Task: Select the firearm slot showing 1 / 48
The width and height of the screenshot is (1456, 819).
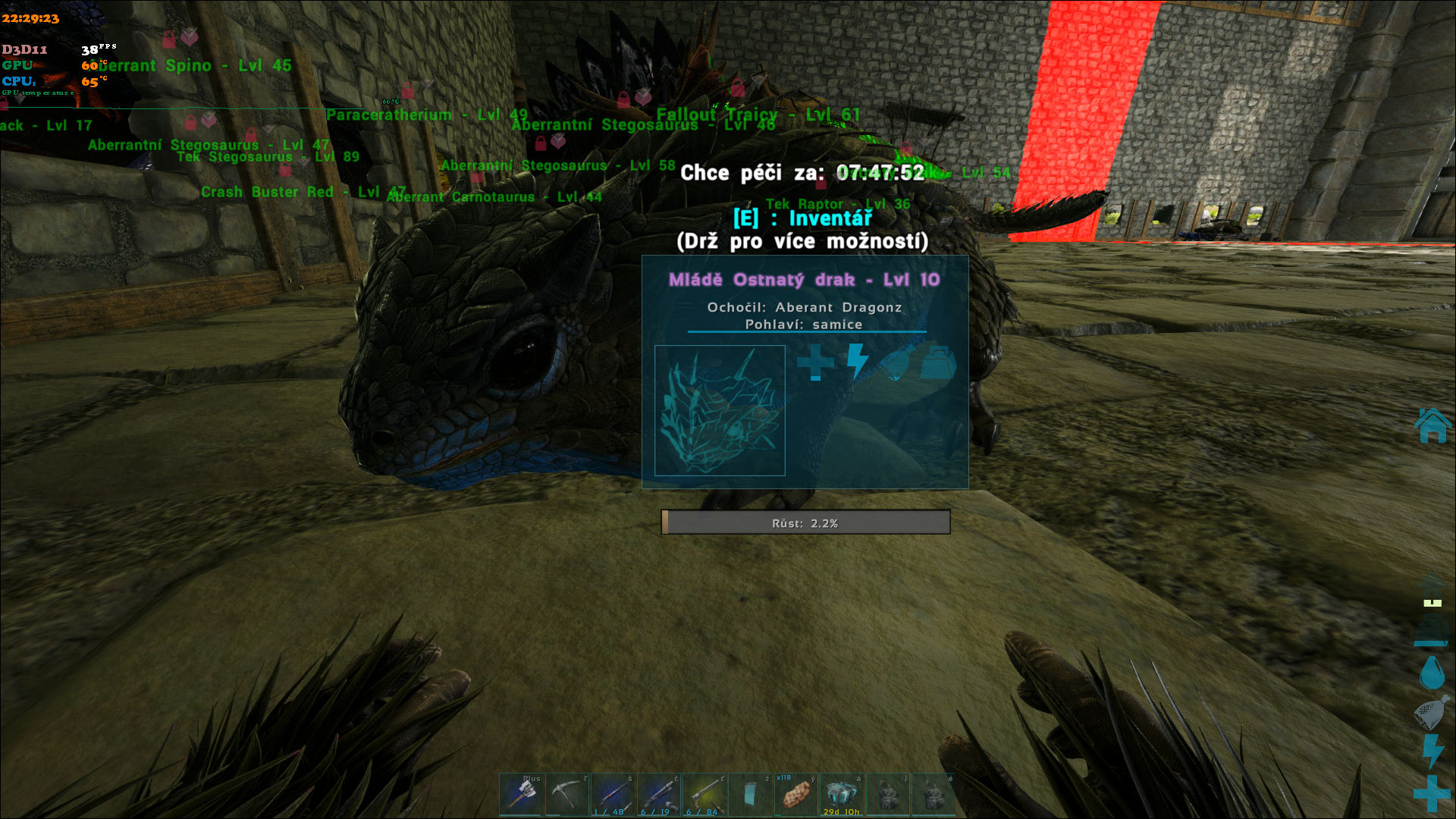Action: point(613,794)
